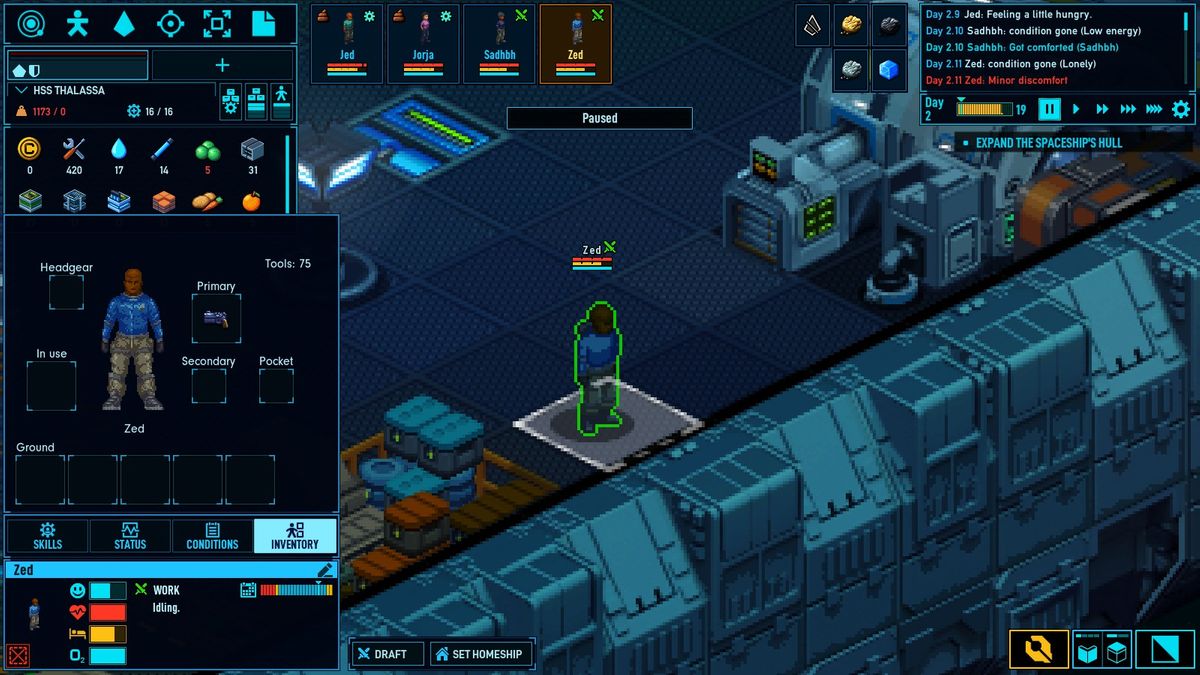Open the crew person icon menu

coord(77,23)
